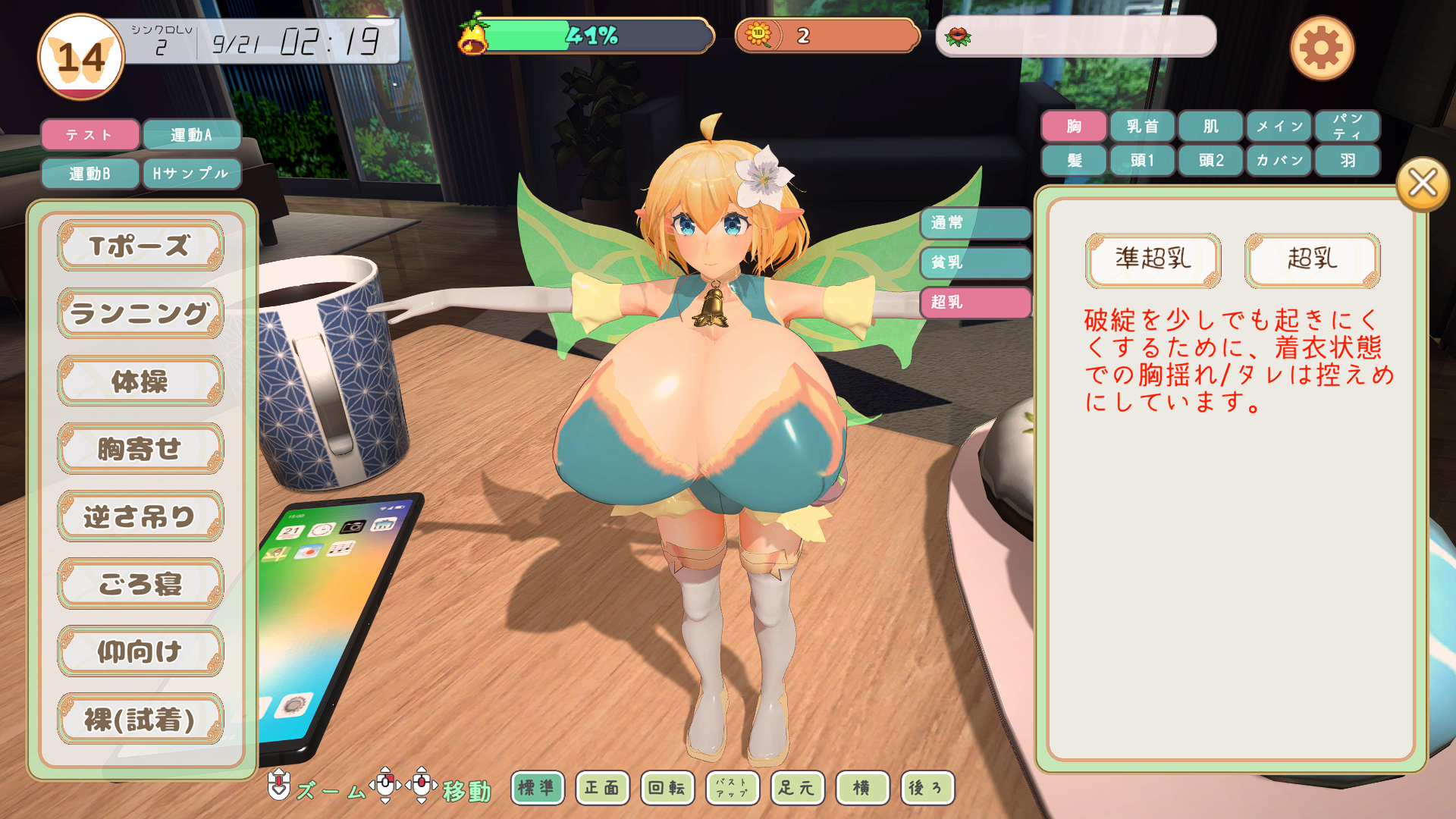
Task: Switch to the メイン clothing tab
Action: (x=1279, y=126)
